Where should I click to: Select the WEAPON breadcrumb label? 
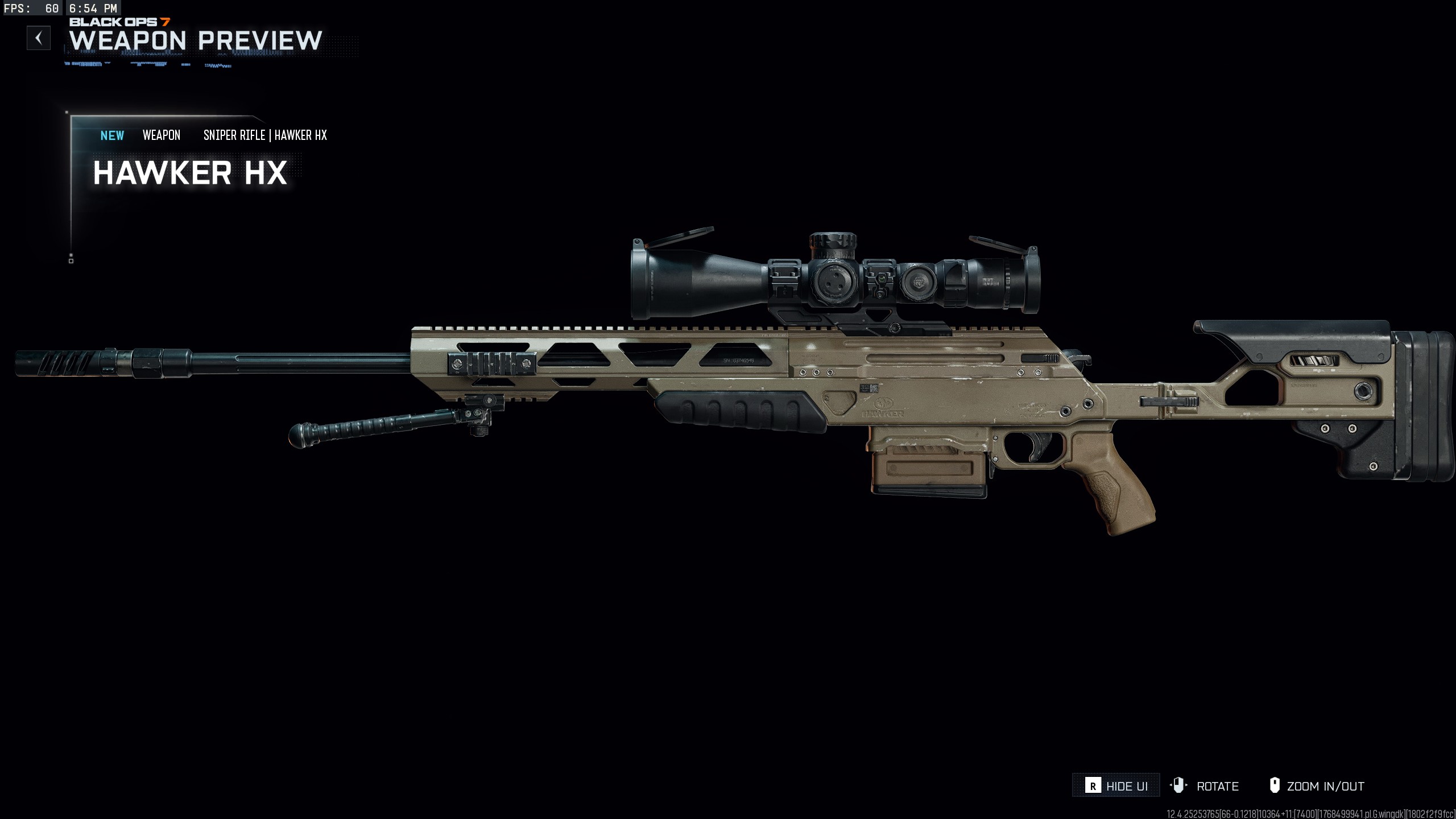(x=162, y=135)
